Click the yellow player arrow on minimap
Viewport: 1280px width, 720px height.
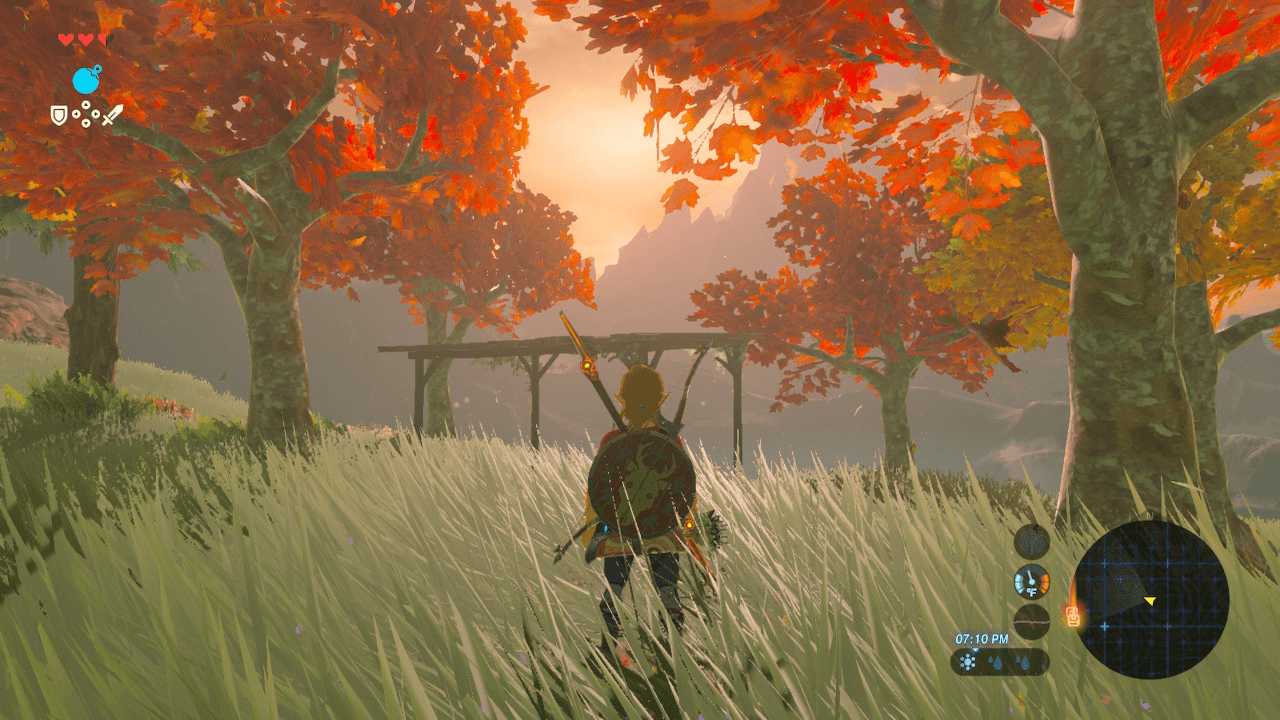1150,600
